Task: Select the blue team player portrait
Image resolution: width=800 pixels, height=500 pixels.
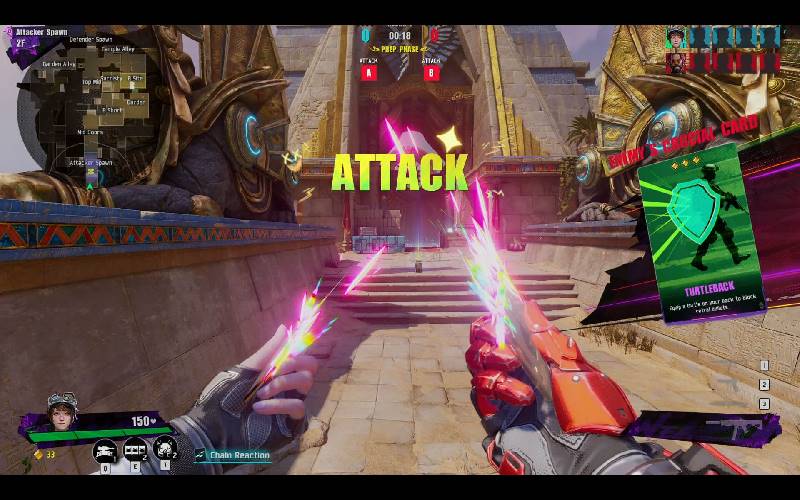Action: pyautogui.click(x=677, y=37)
